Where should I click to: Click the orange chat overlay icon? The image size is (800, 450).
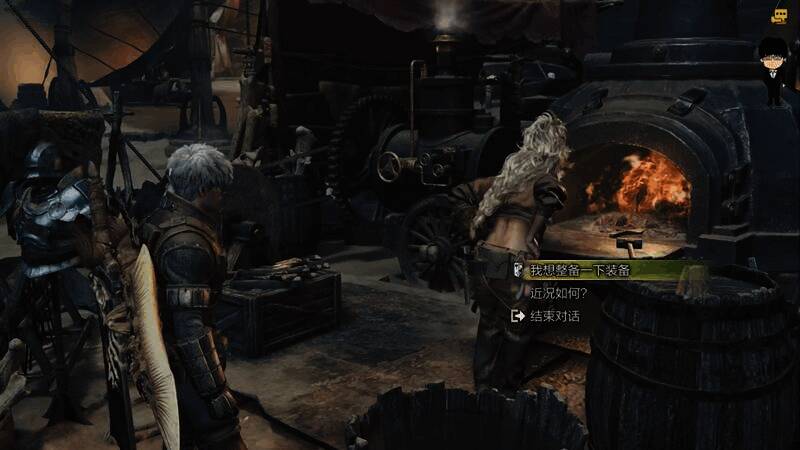click(780, 16)
